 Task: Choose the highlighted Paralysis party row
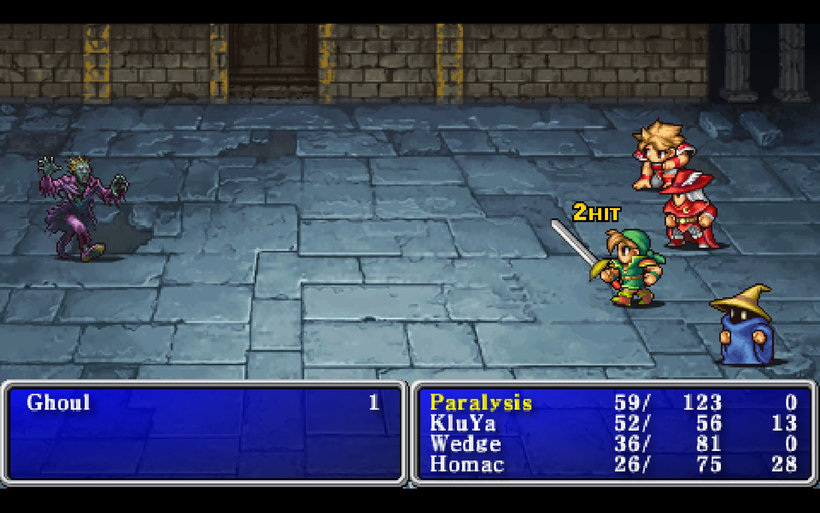tap(481, 403)
